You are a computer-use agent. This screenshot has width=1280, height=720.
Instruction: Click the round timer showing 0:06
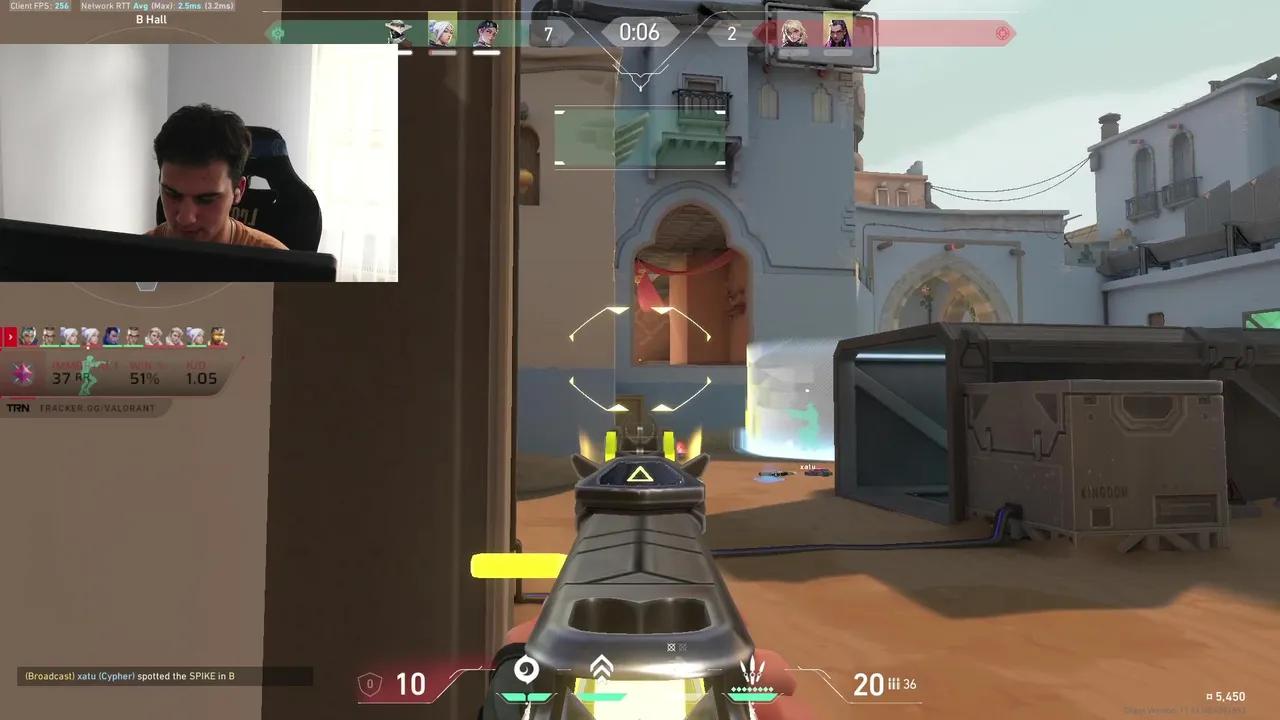640,32
